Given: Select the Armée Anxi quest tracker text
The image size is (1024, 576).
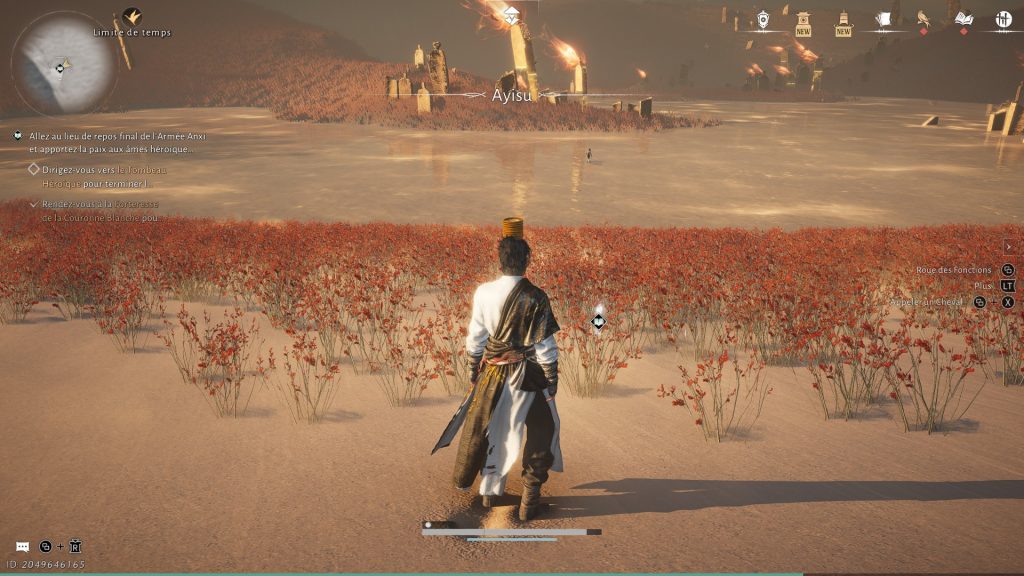Looking at the screenshot, I should coord(108,141).
